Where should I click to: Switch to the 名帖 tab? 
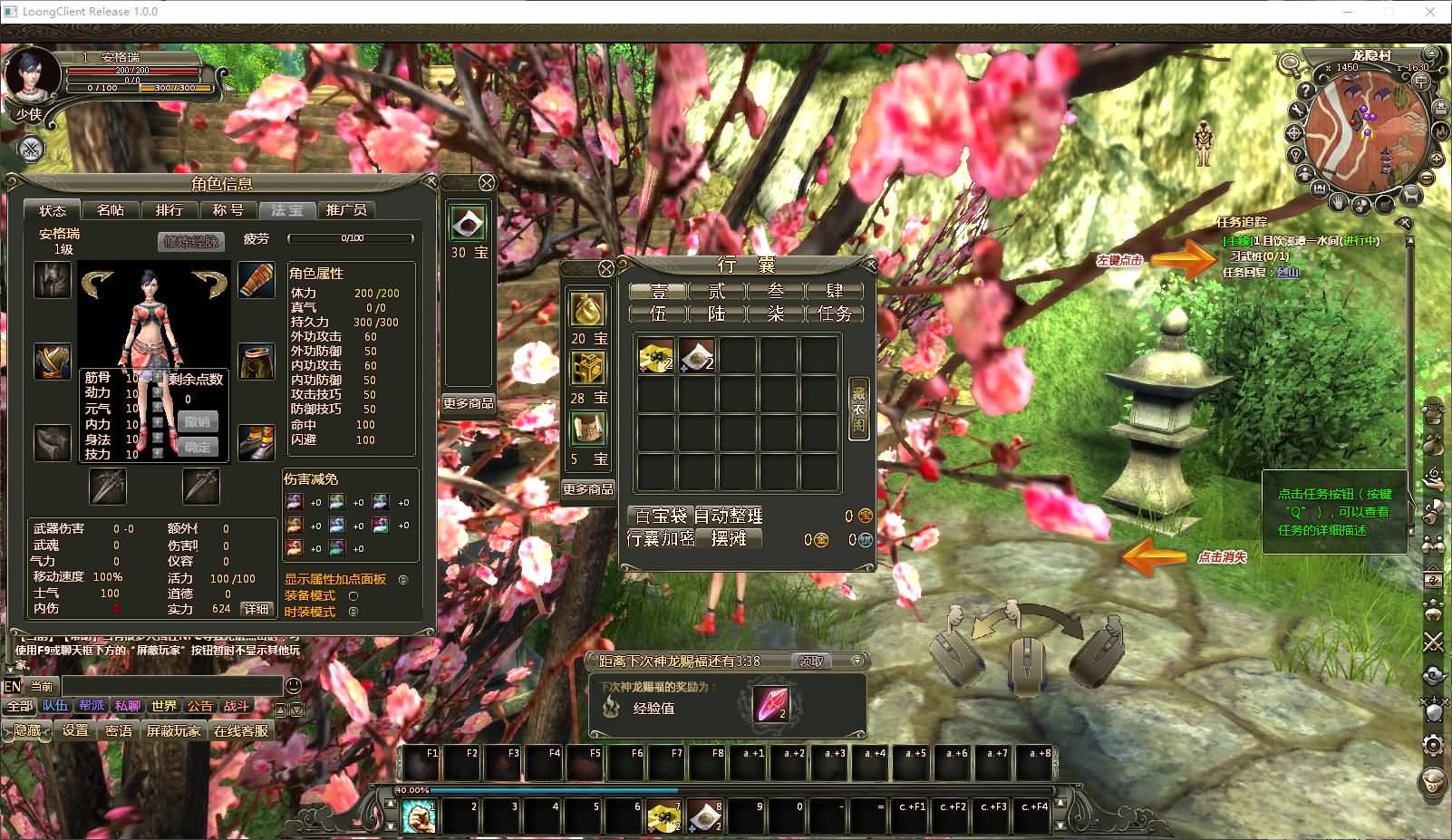(111, 210)
